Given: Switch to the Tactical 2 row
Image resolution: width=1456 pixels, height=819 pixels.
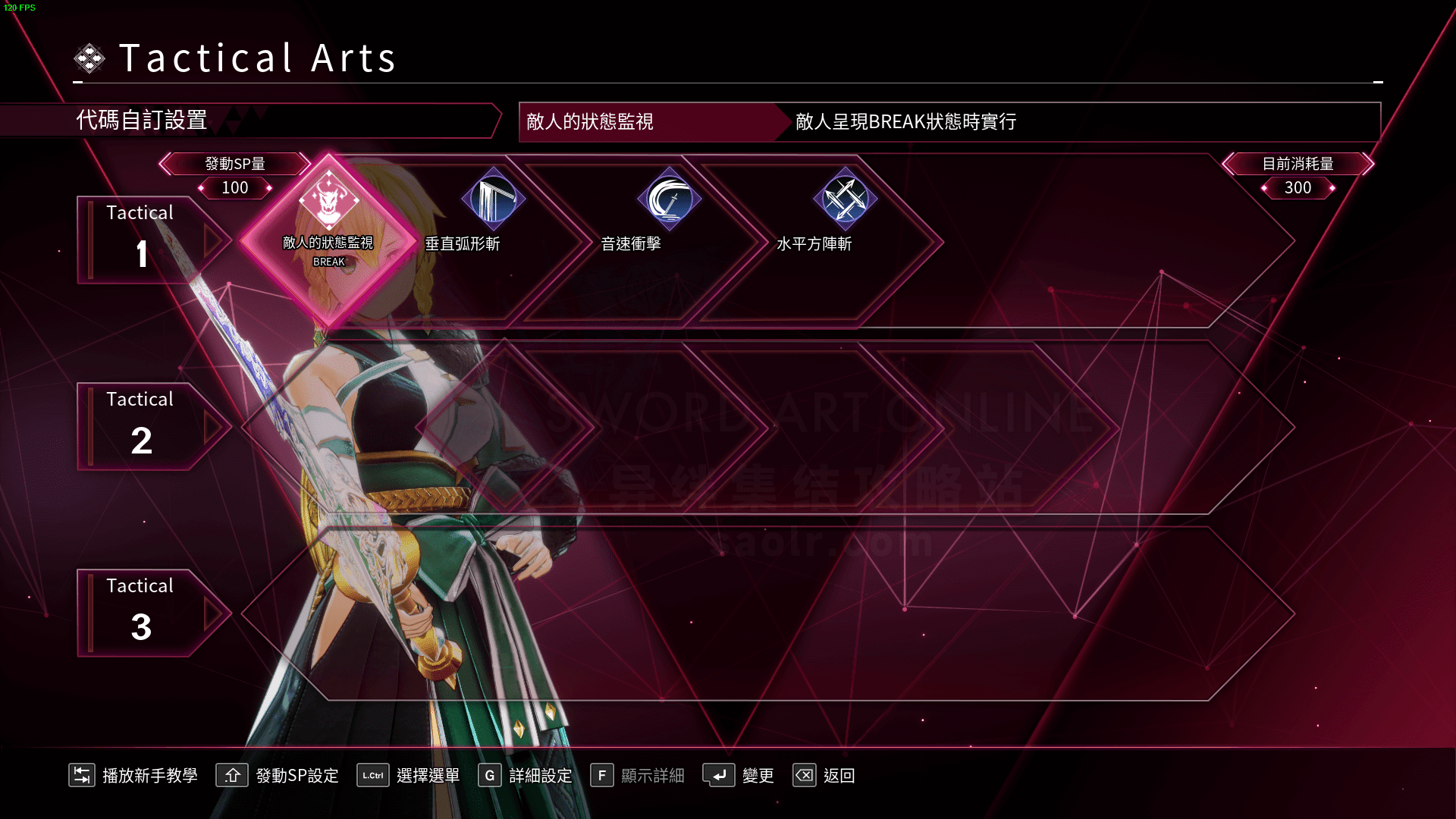Looking at the screenshot, I should click(140, 426).
